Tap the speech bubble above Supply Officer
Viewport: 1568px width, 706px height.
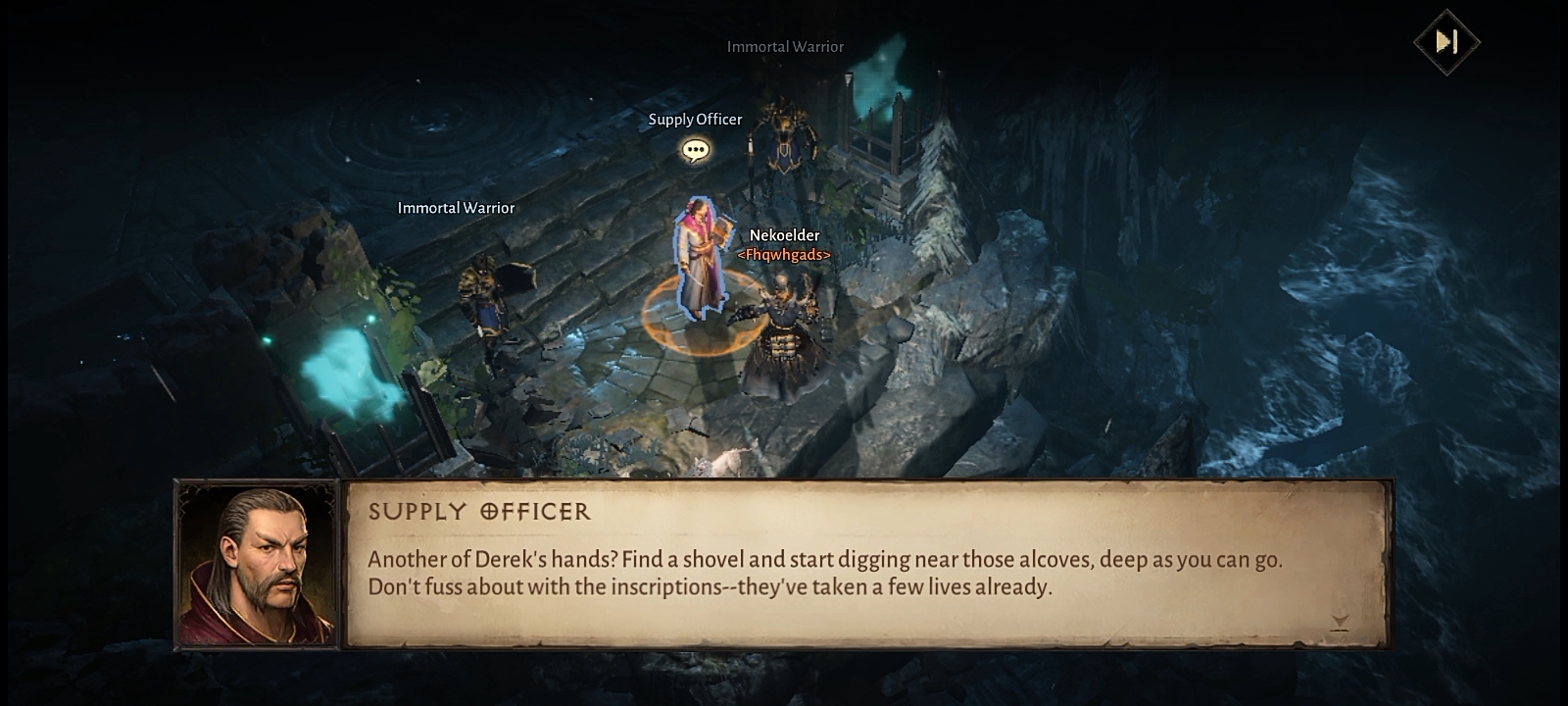coord(695,150)
